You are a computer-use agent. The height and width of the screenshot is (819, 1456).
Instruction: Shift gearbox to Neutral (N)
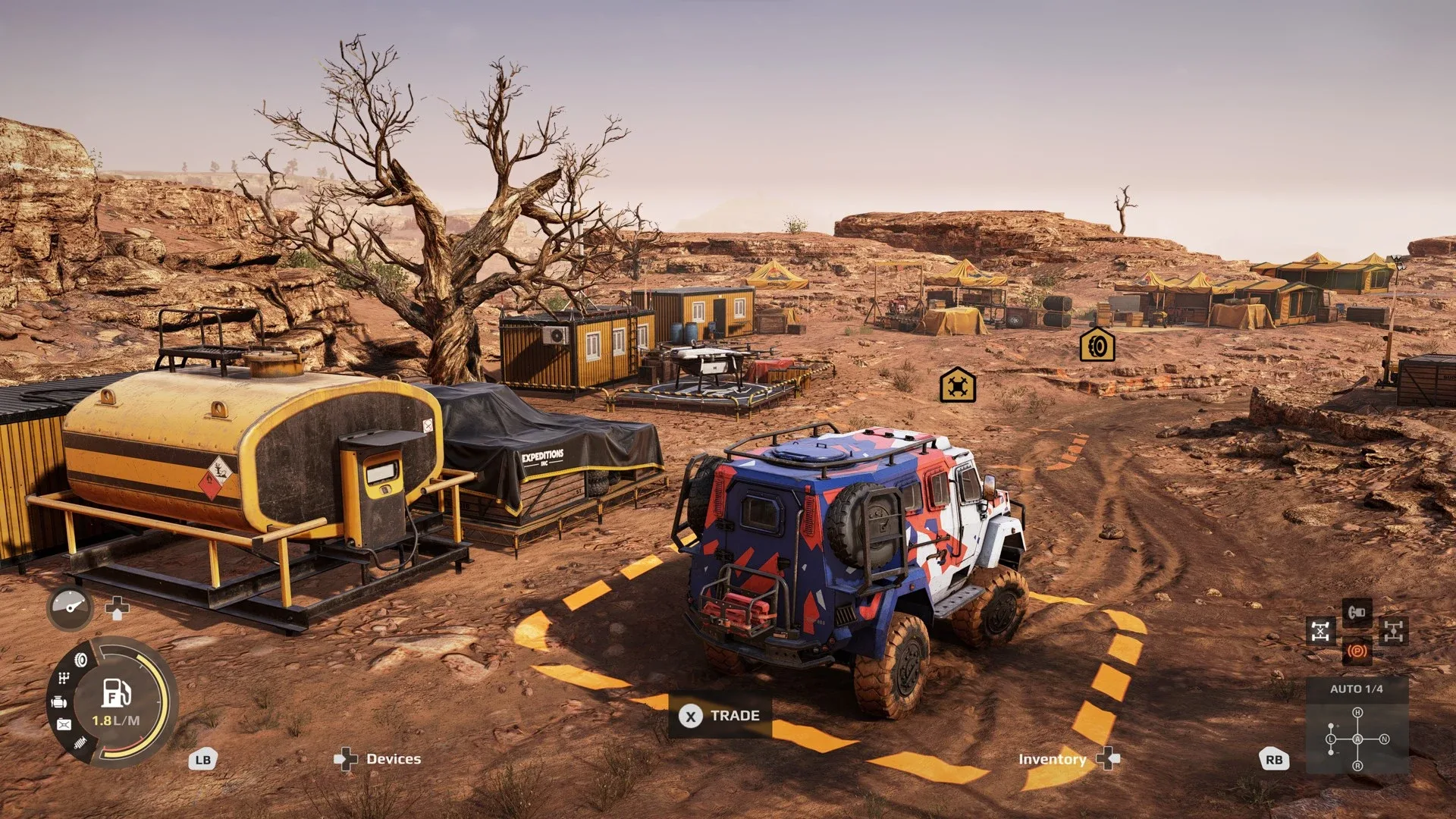tap(1385, 739)
